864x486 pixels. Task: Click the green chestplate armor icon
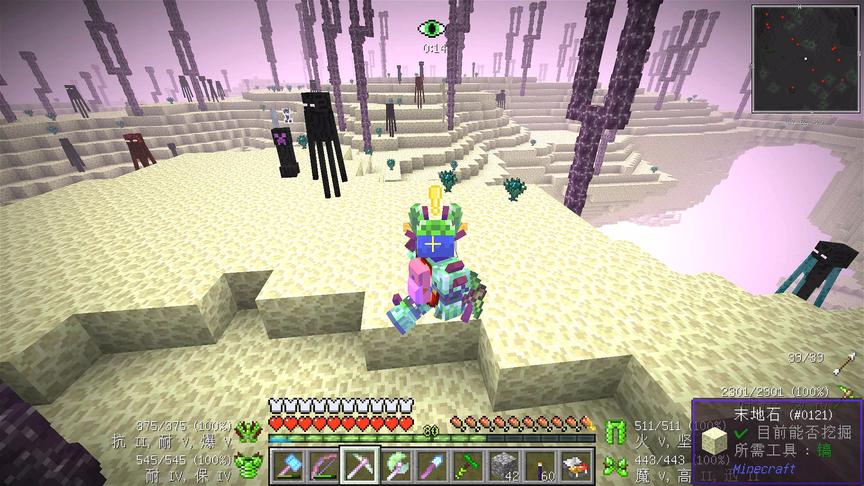coord(246,464)
